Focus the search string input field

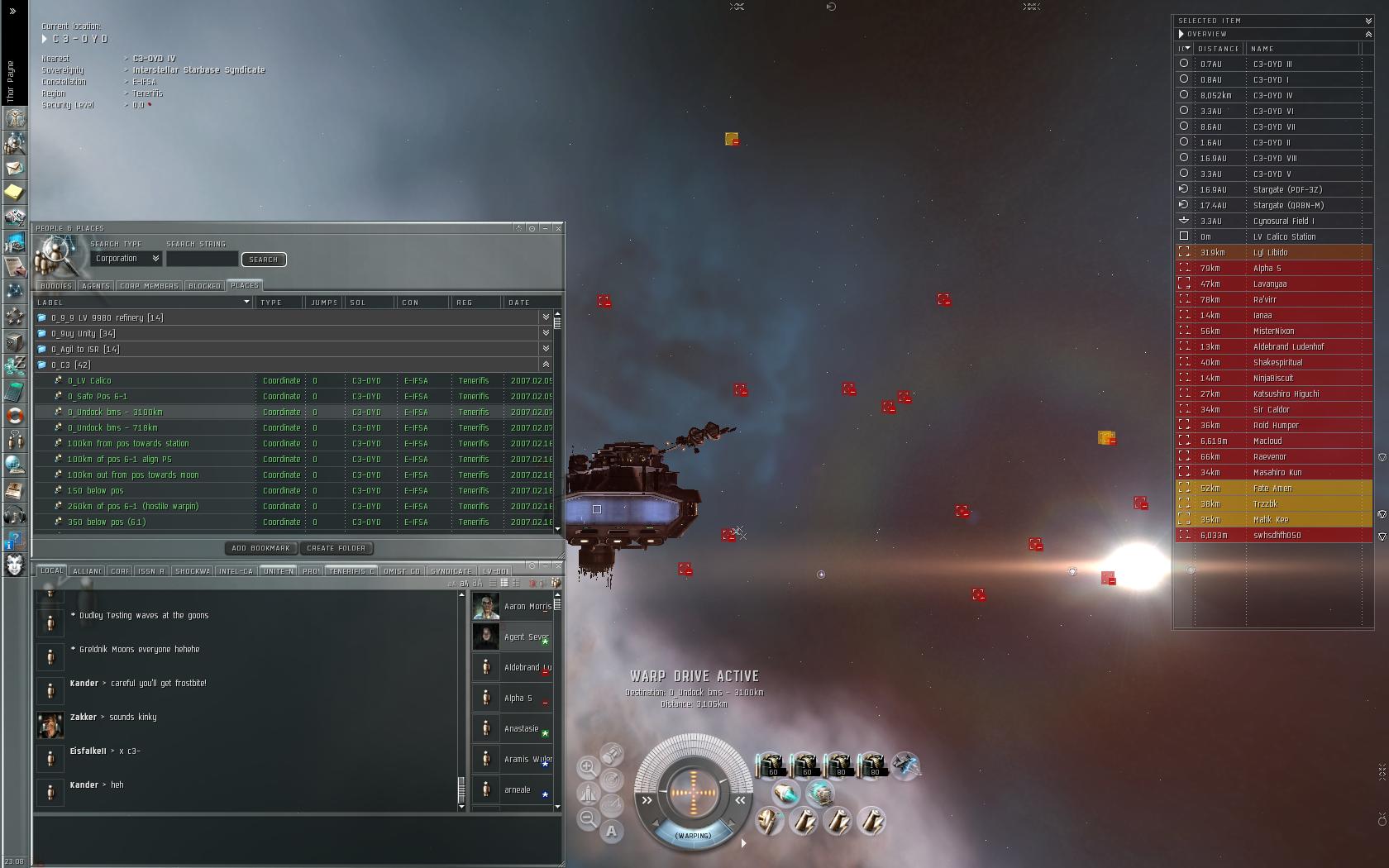(202, 259)
